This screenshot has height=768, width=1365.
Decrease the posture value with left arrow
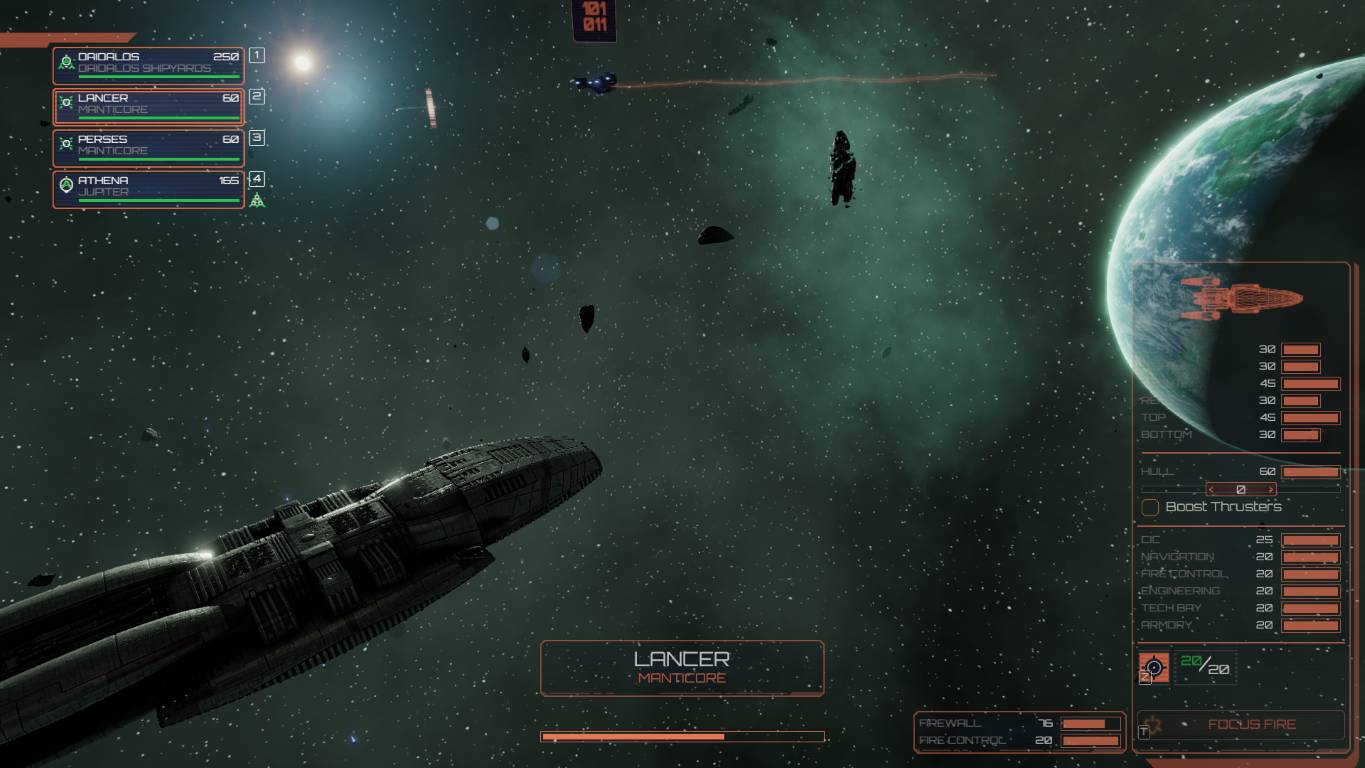tap(1212, 490)
